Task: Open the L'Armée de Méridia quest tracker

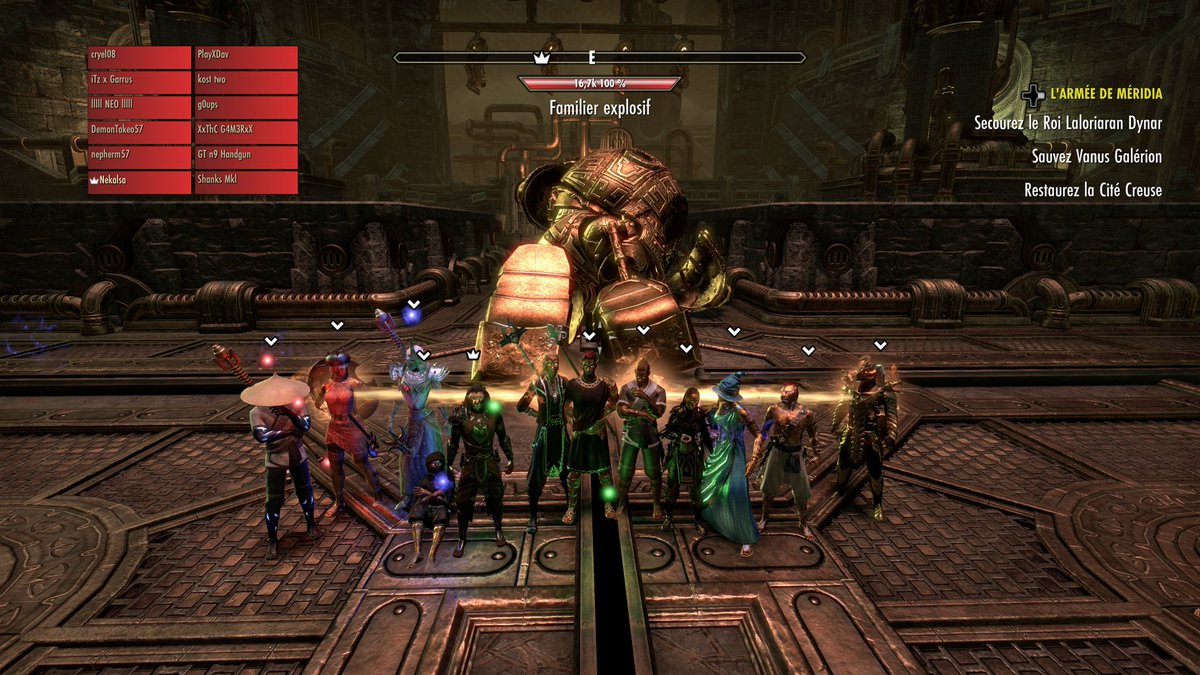Action: pos(1105,94)
